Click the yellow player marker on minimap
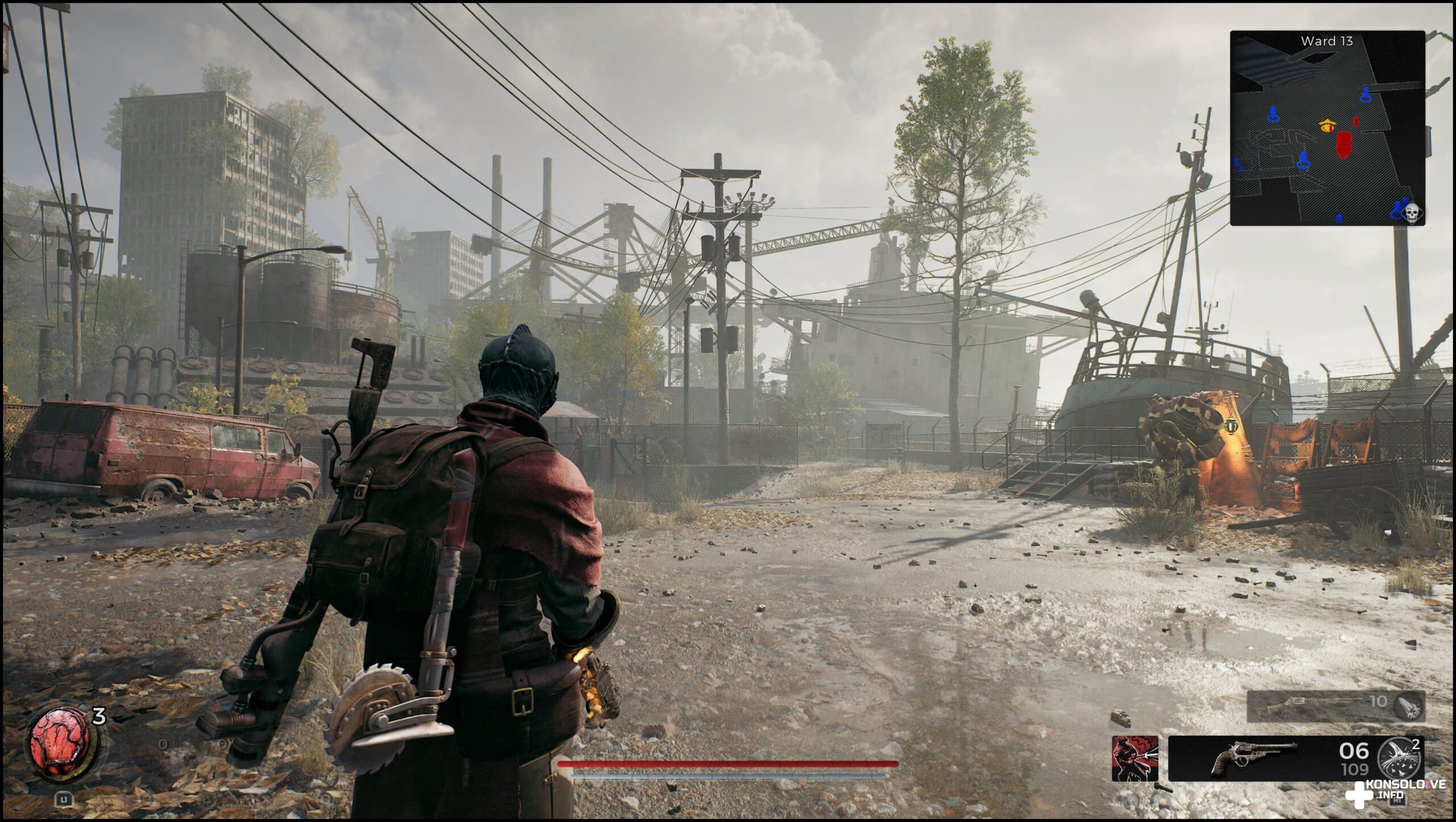This screenshot has height=822, width=1456. point(1327,126)
